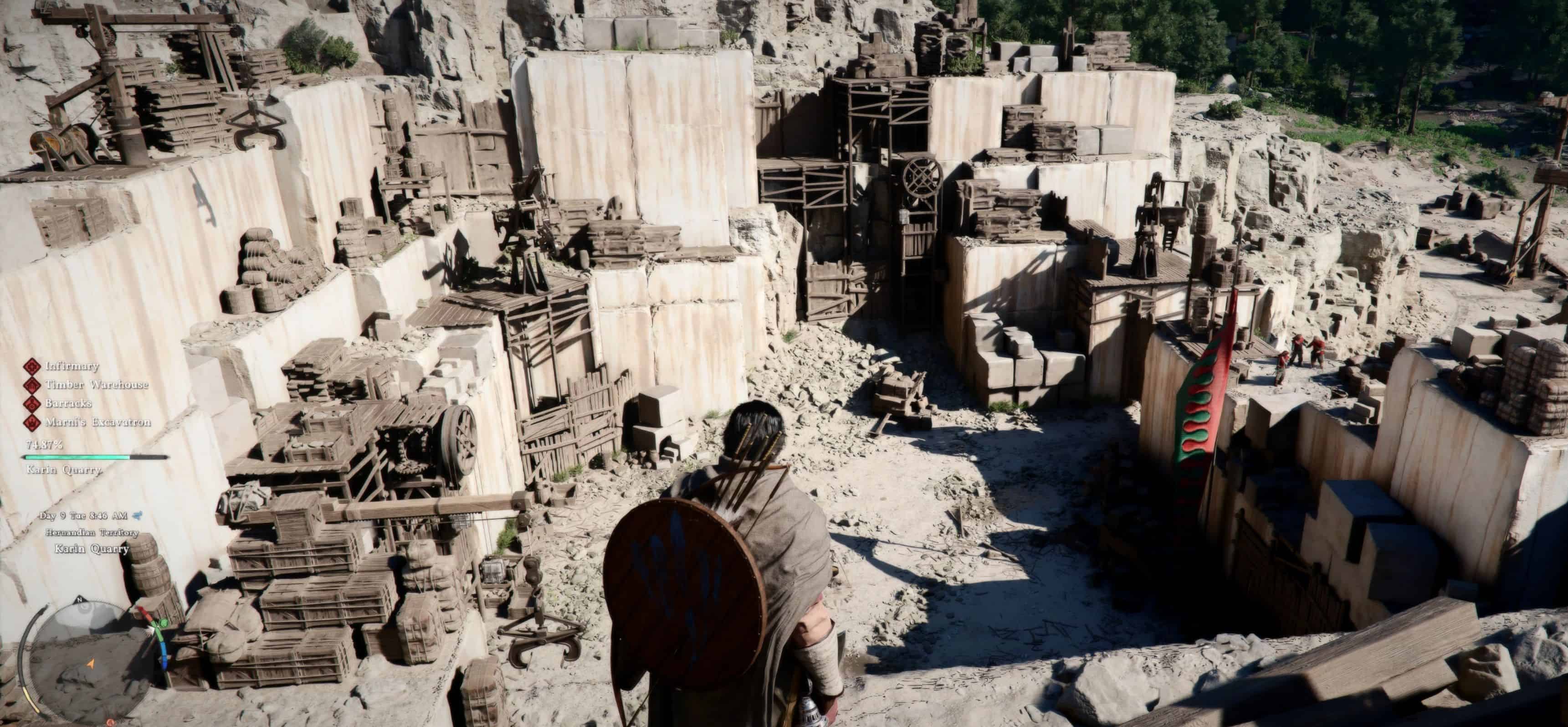This screenshot has height=727, width=1568.
Task: Select Marni's Excavatron objective entry
Action: point(97,422)
